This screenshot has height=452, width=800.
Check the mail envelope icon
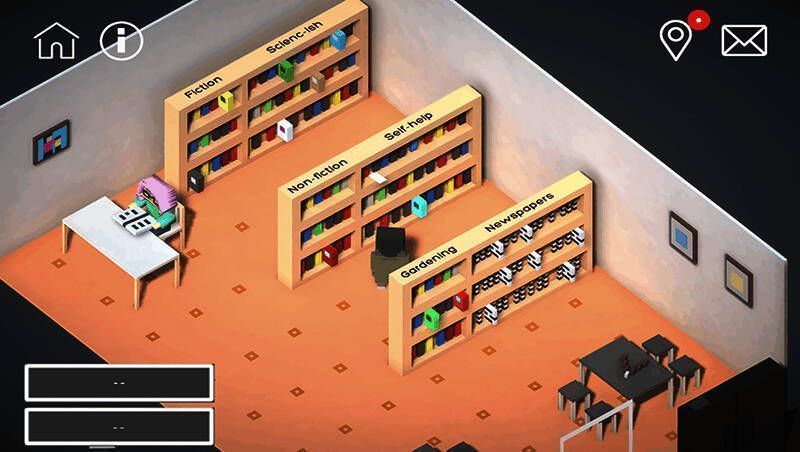(x=744, y=41)
